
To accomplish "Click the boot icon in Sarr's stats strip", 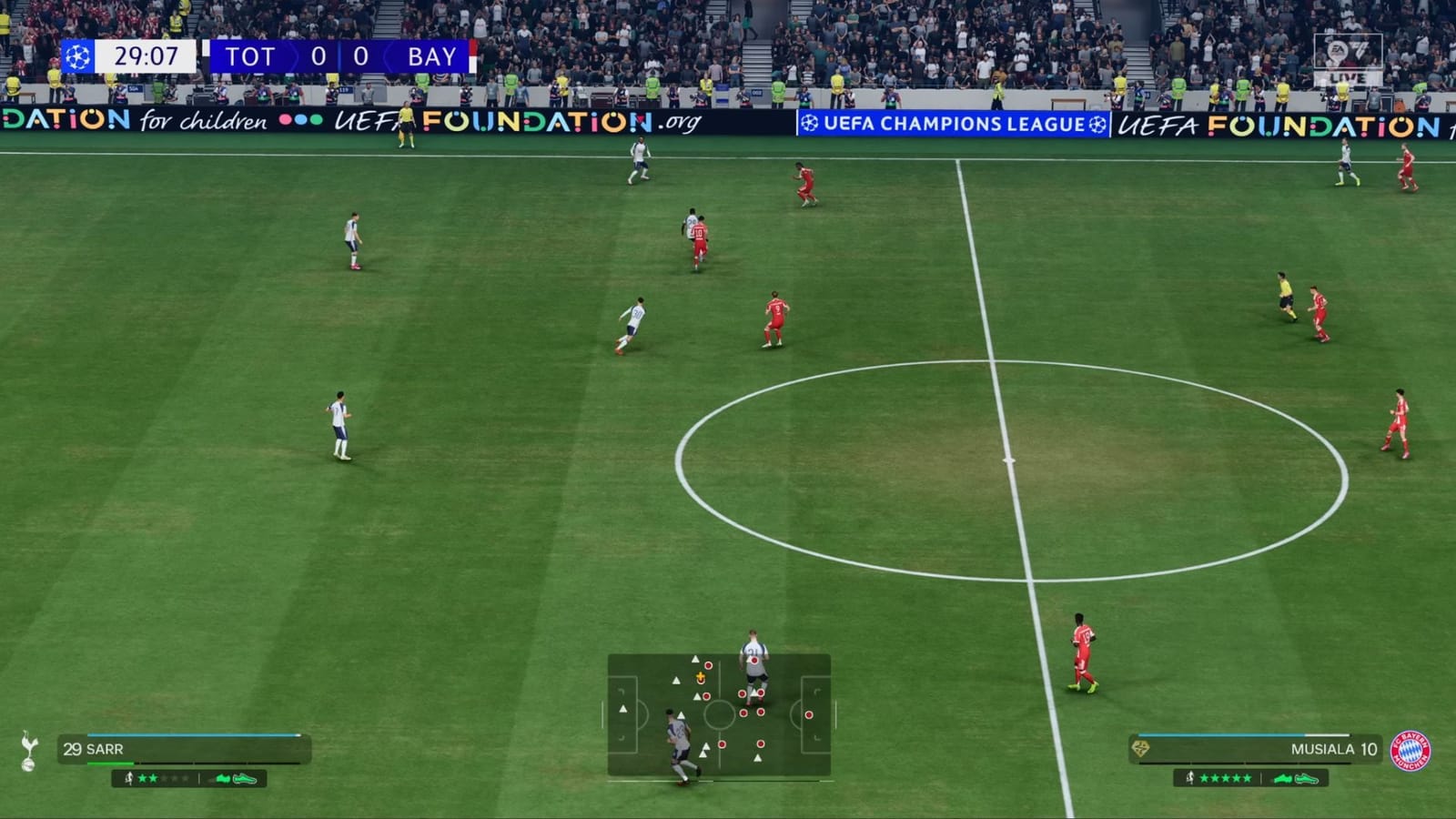I will pos(246,779).
